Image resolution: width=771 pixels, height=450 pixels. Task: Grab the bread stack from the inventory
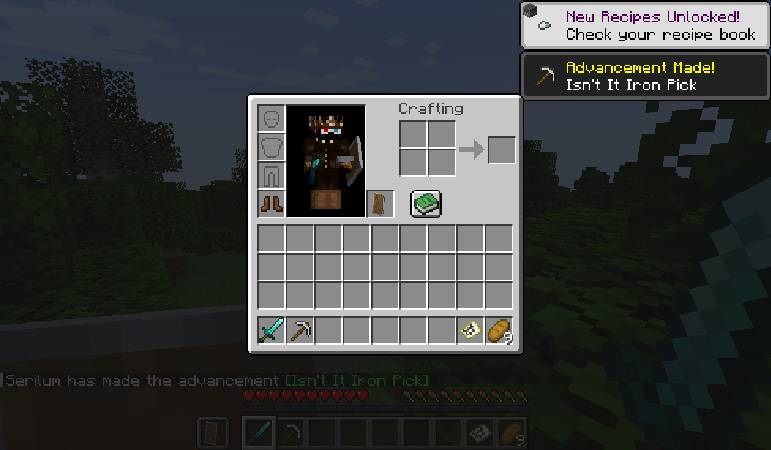coord(498,330)
